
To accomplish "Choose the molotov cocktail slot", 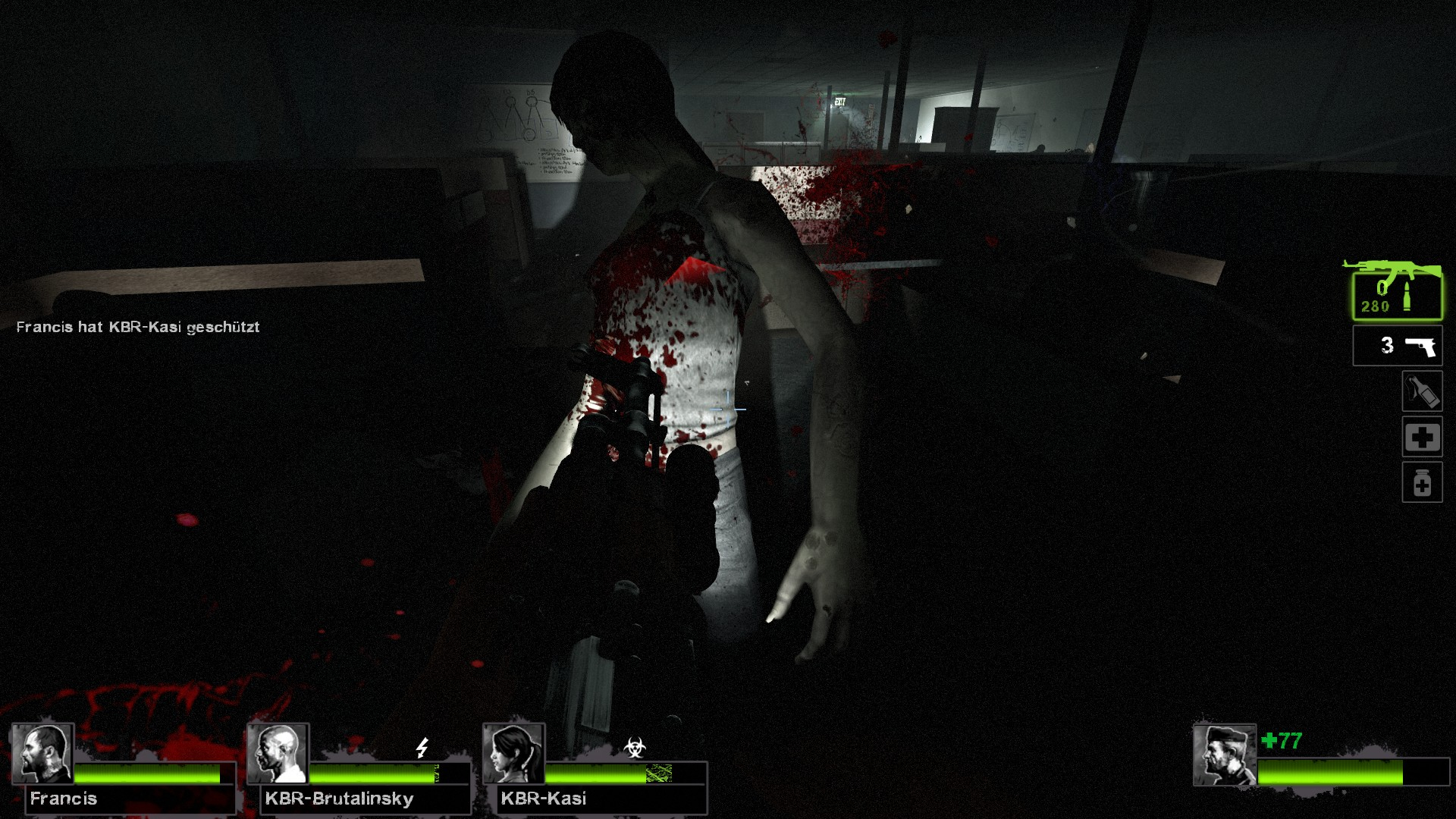I will click(1421, 391).
